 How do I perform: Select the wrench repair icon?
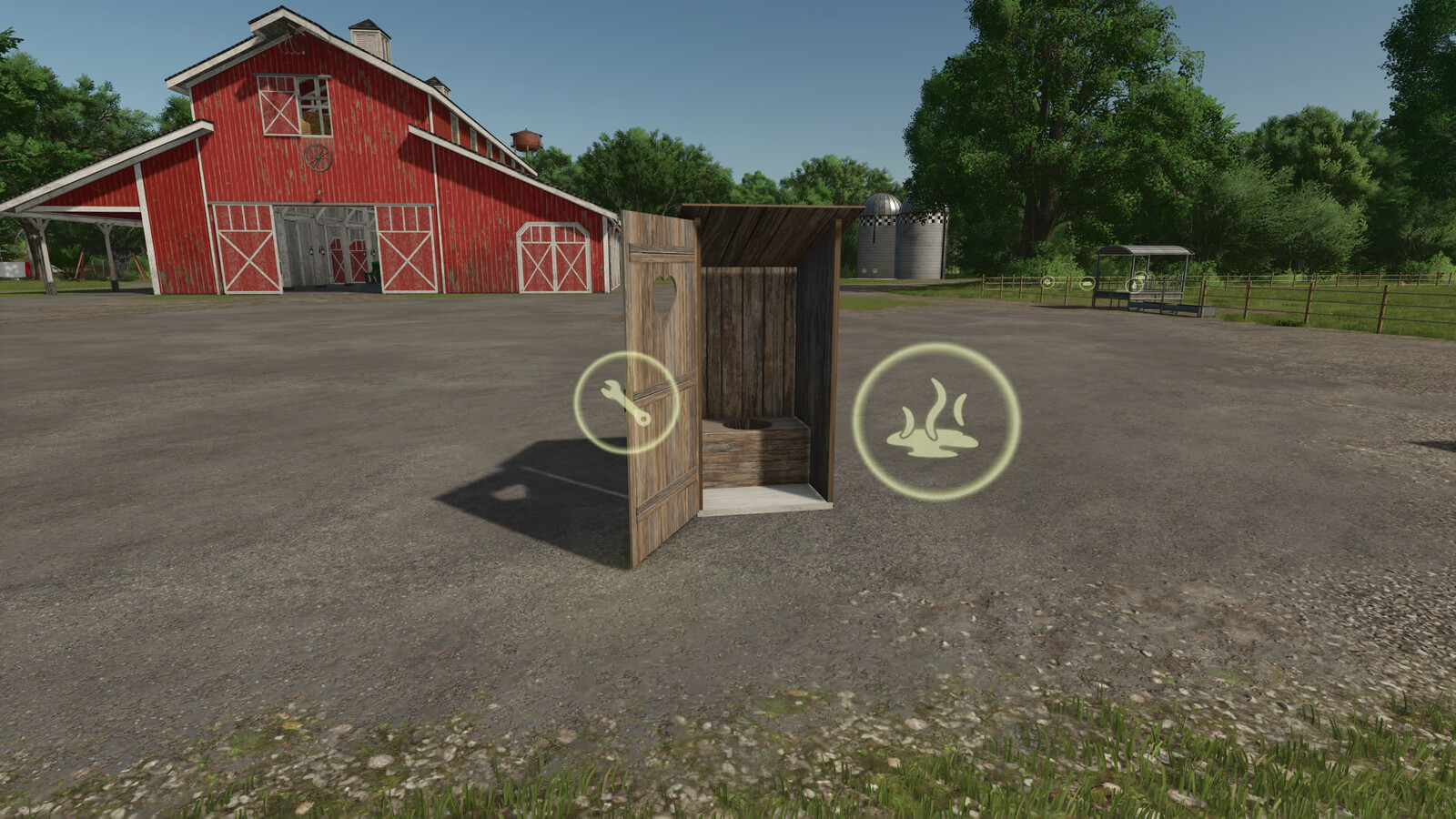coord(625,400)
